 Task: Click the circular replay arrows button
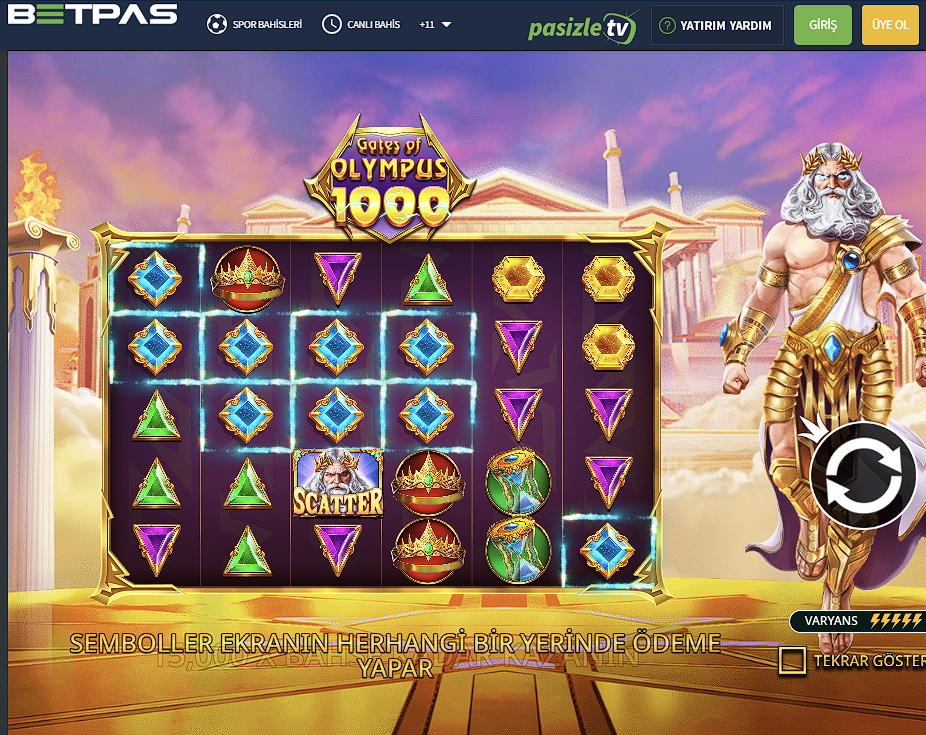point(863,475)
